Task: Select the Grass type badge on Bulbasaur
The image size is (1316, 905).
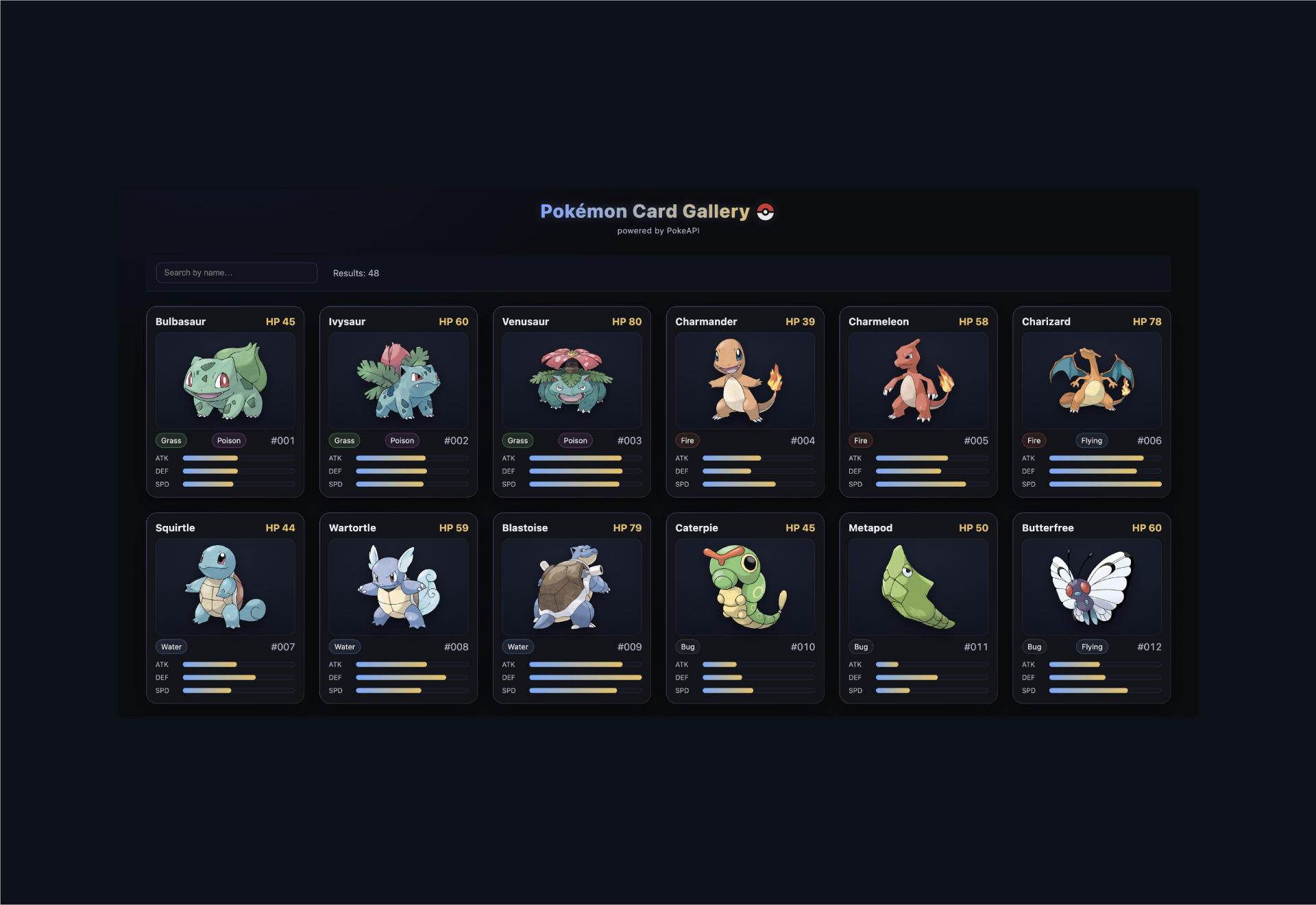Action: [171, 440]
